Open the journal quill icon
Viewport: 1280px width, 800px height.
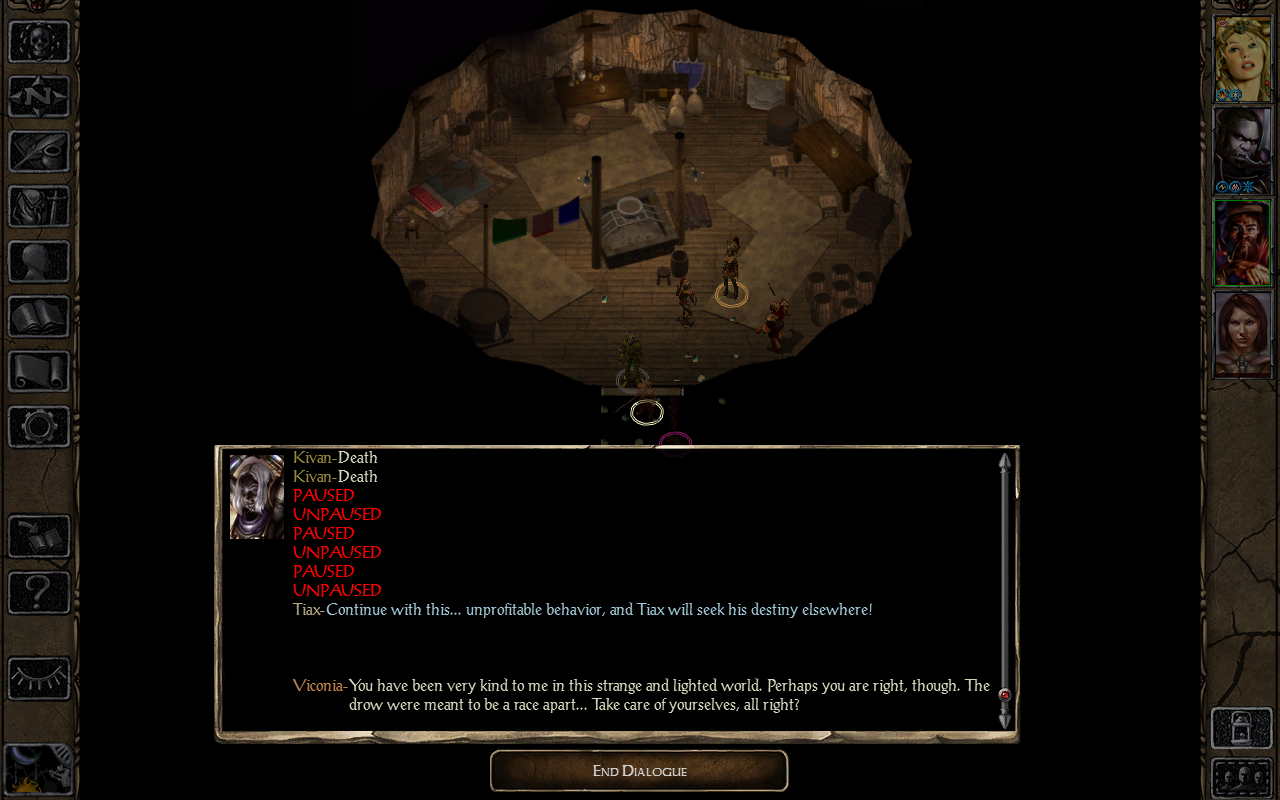pyautogui.click(x=39, y=152)
